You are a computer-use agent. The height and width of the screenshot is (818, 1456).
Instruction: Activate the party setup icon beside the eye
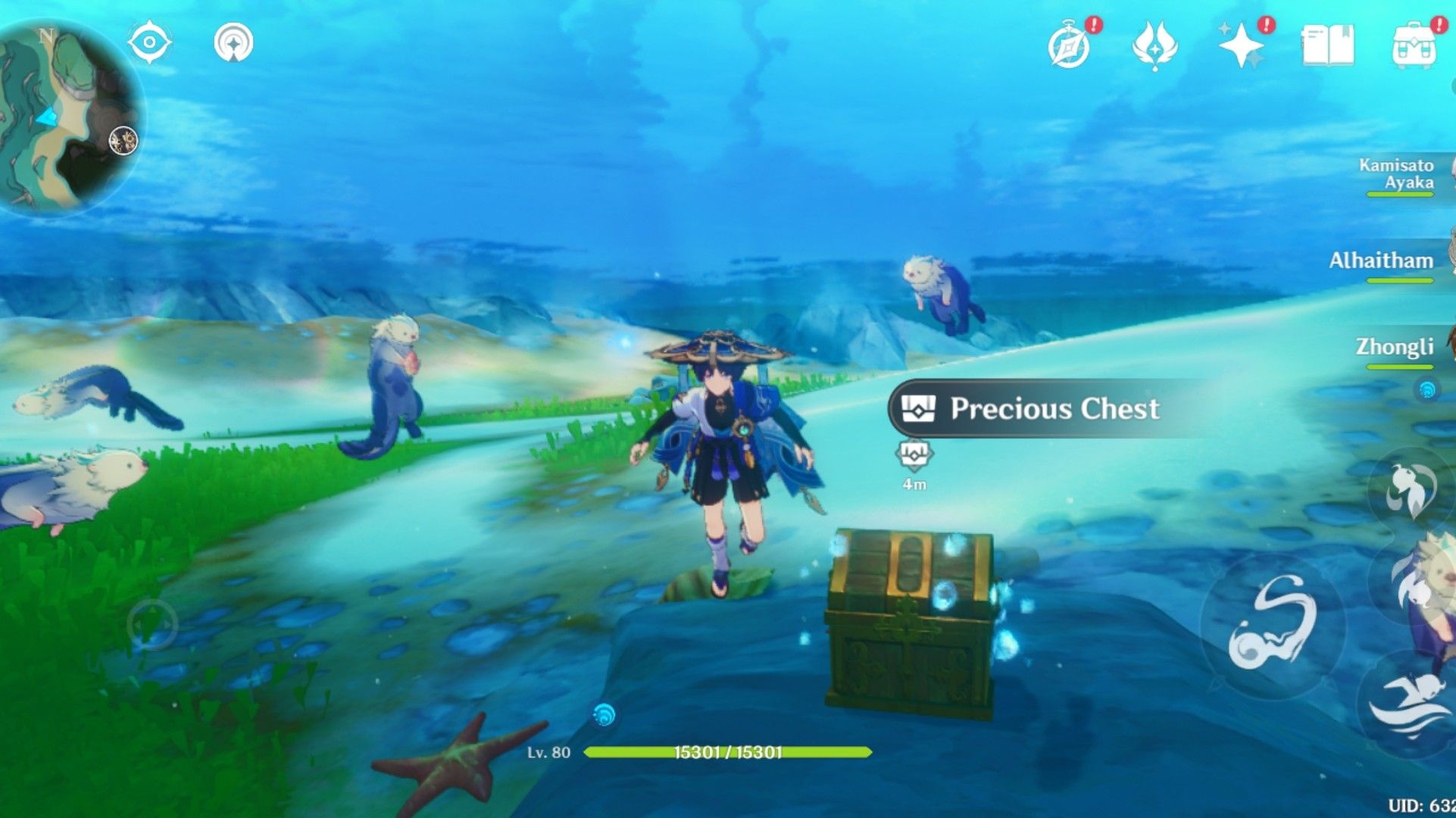(235, 43)
